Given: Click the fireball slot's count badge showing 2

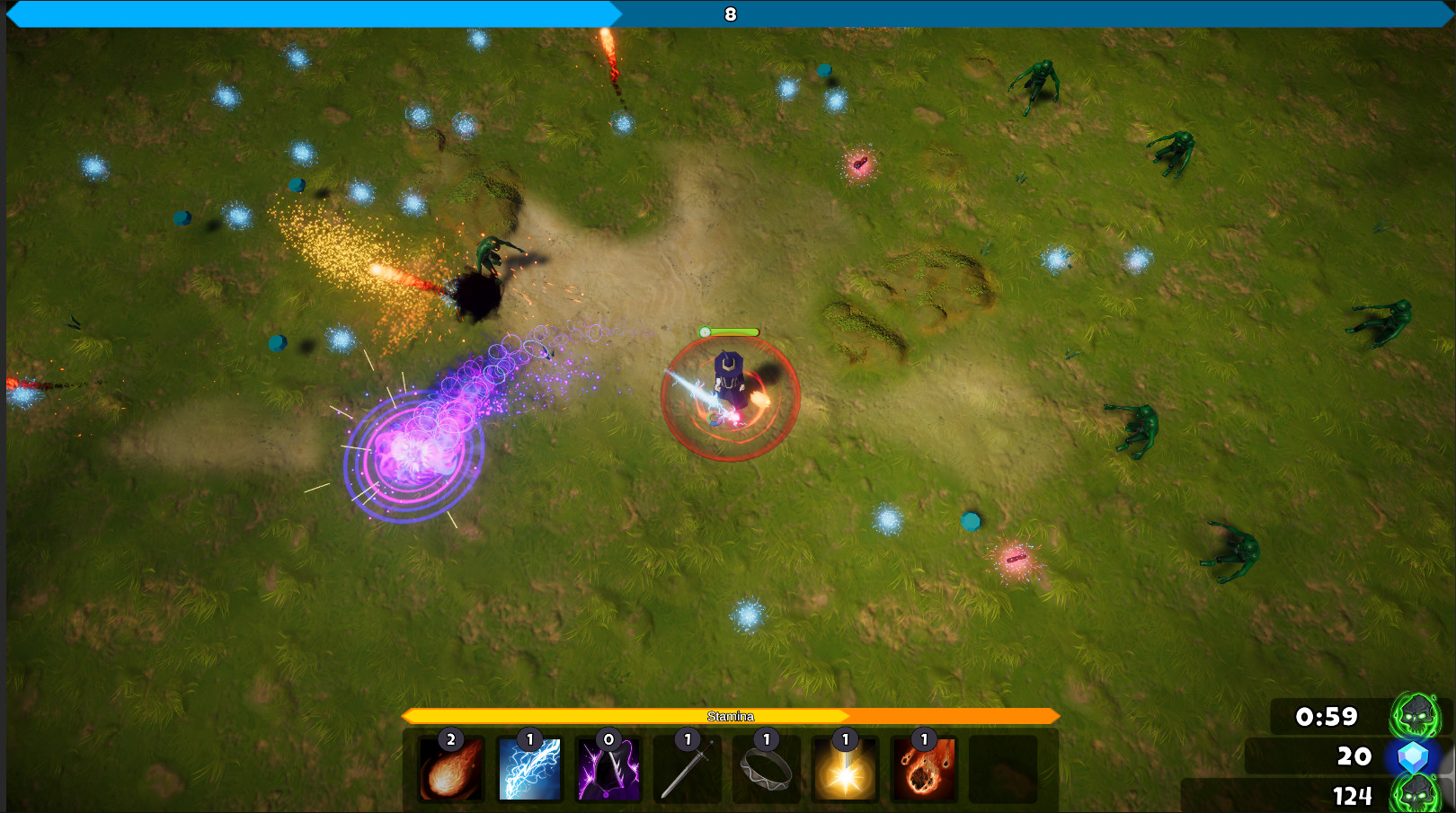Looking at the screenshot, I should pos(450,739).
